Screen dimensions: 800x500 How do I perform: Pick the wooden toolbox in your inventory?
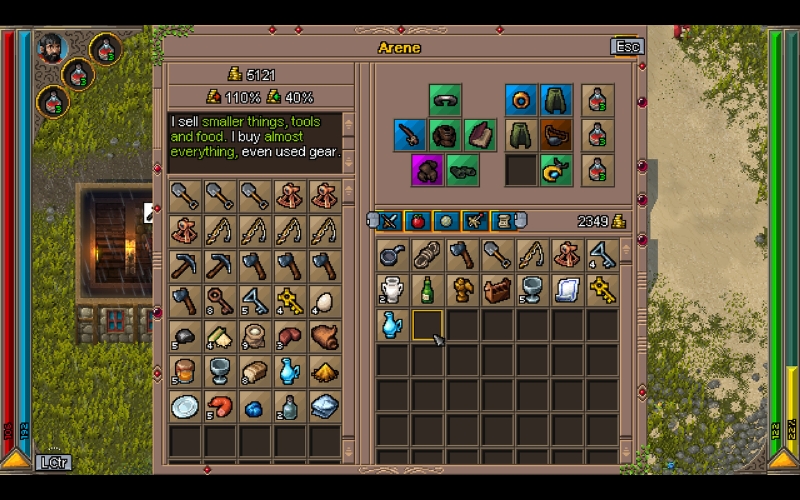point(498,290)
